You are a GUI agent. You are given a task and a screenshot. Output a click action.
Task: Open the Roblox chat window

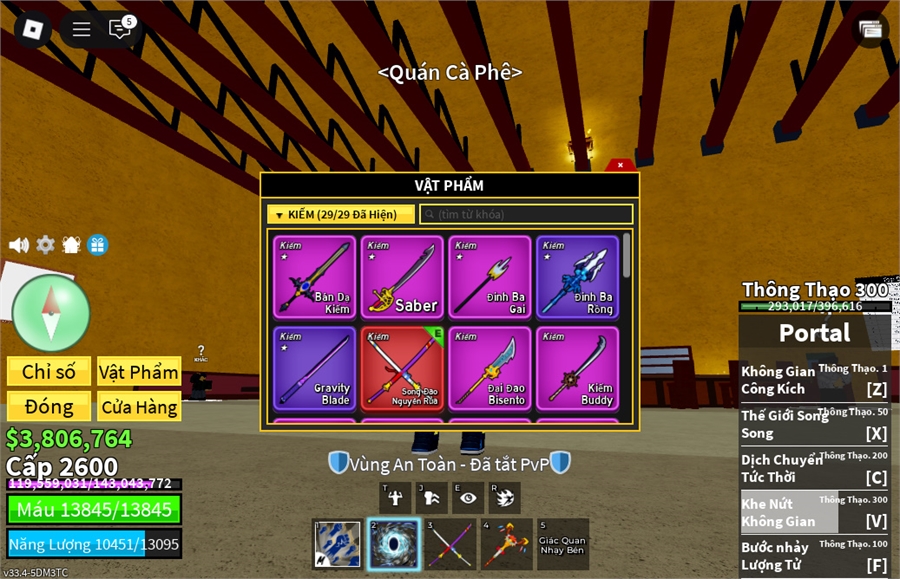121,29
